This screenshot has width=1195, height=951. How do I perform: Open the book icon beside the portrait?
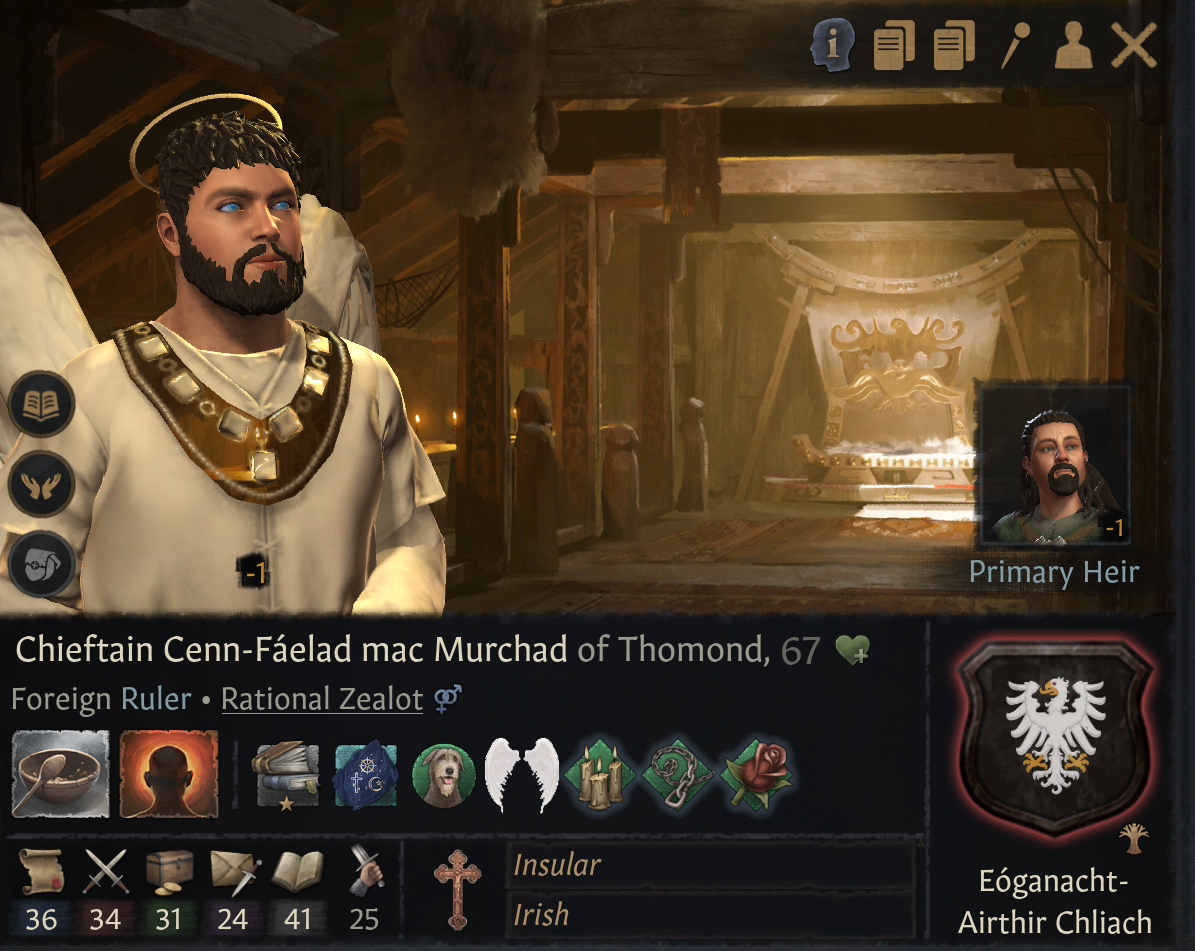click(42, 406)
